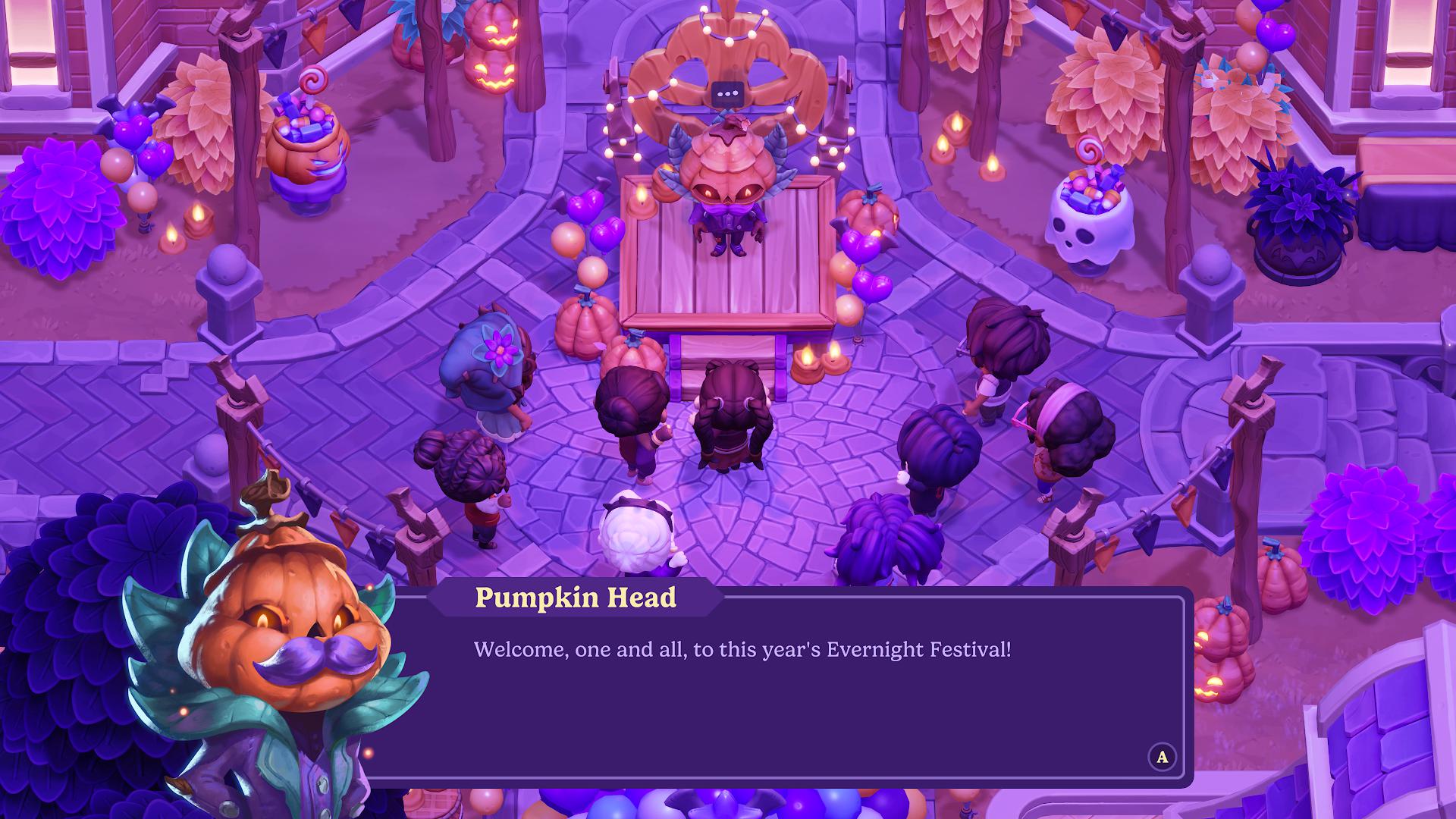This screenshot has width=1456, height=819.
Task: Advance Pumpkin Head's welcome dialogue box
Action: point(1162,757)
